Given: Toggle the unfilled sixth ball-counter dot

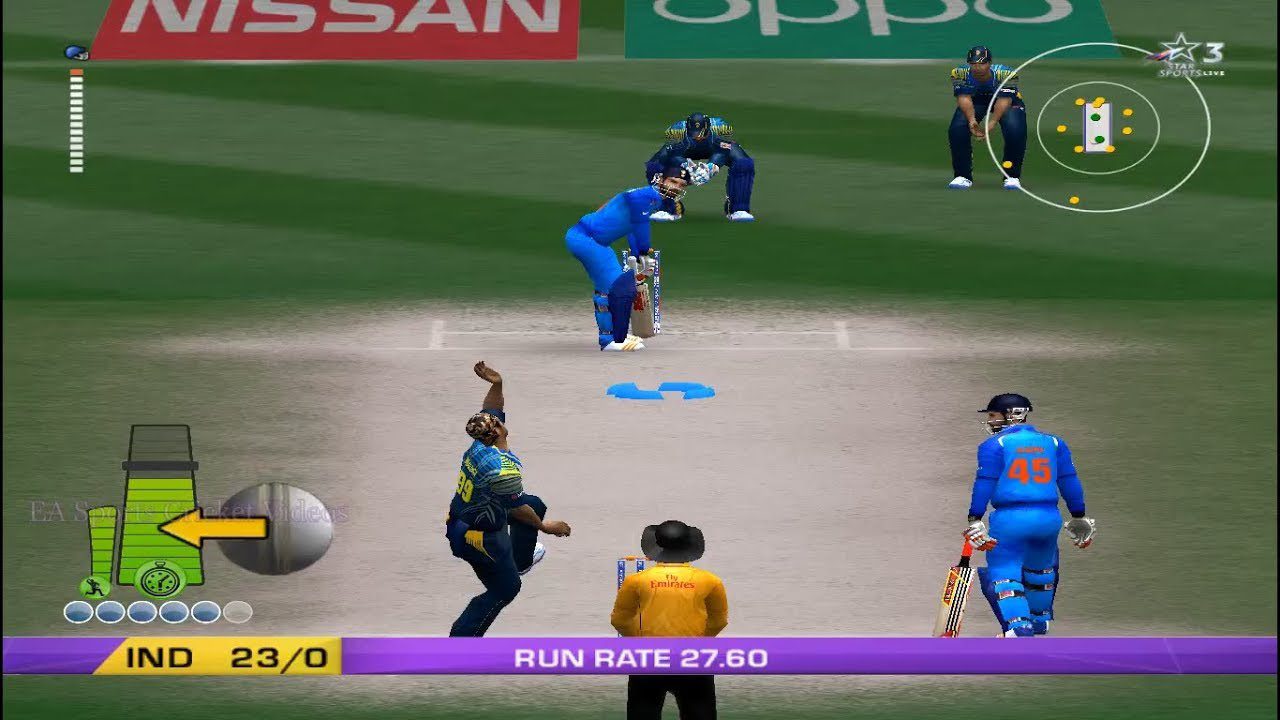Looking at the screenshot, I should coord(237,612).
